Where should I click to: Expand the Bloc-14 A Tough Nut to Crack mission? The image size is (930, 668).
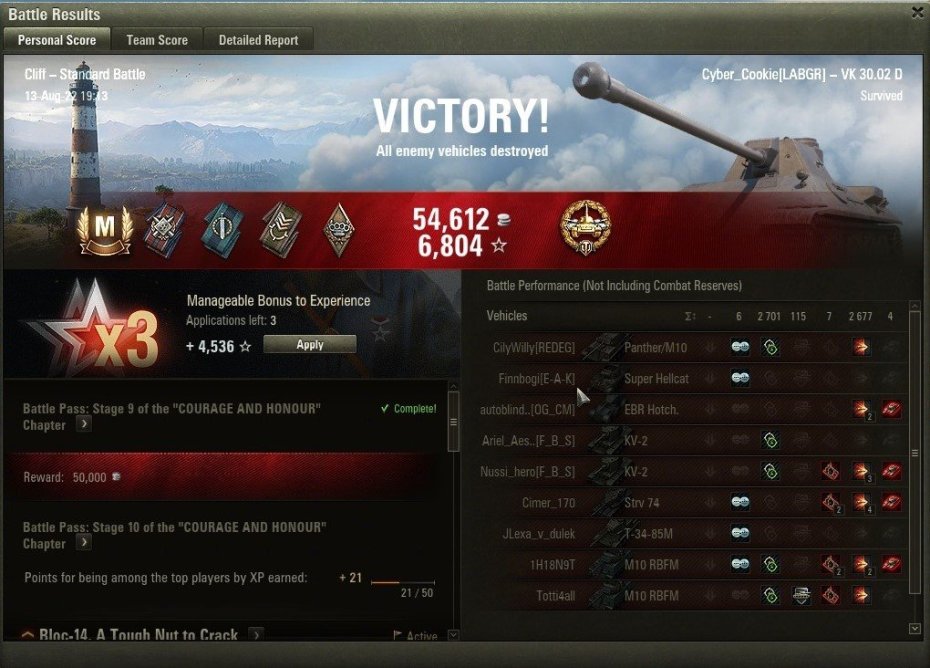click(256, 635)
